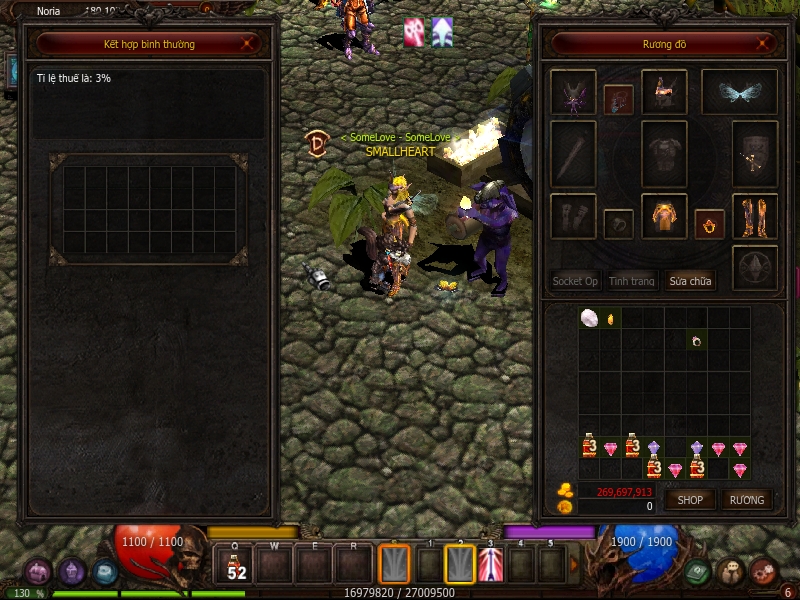Use the potion in the Q hotbar slot

(237, 565)
